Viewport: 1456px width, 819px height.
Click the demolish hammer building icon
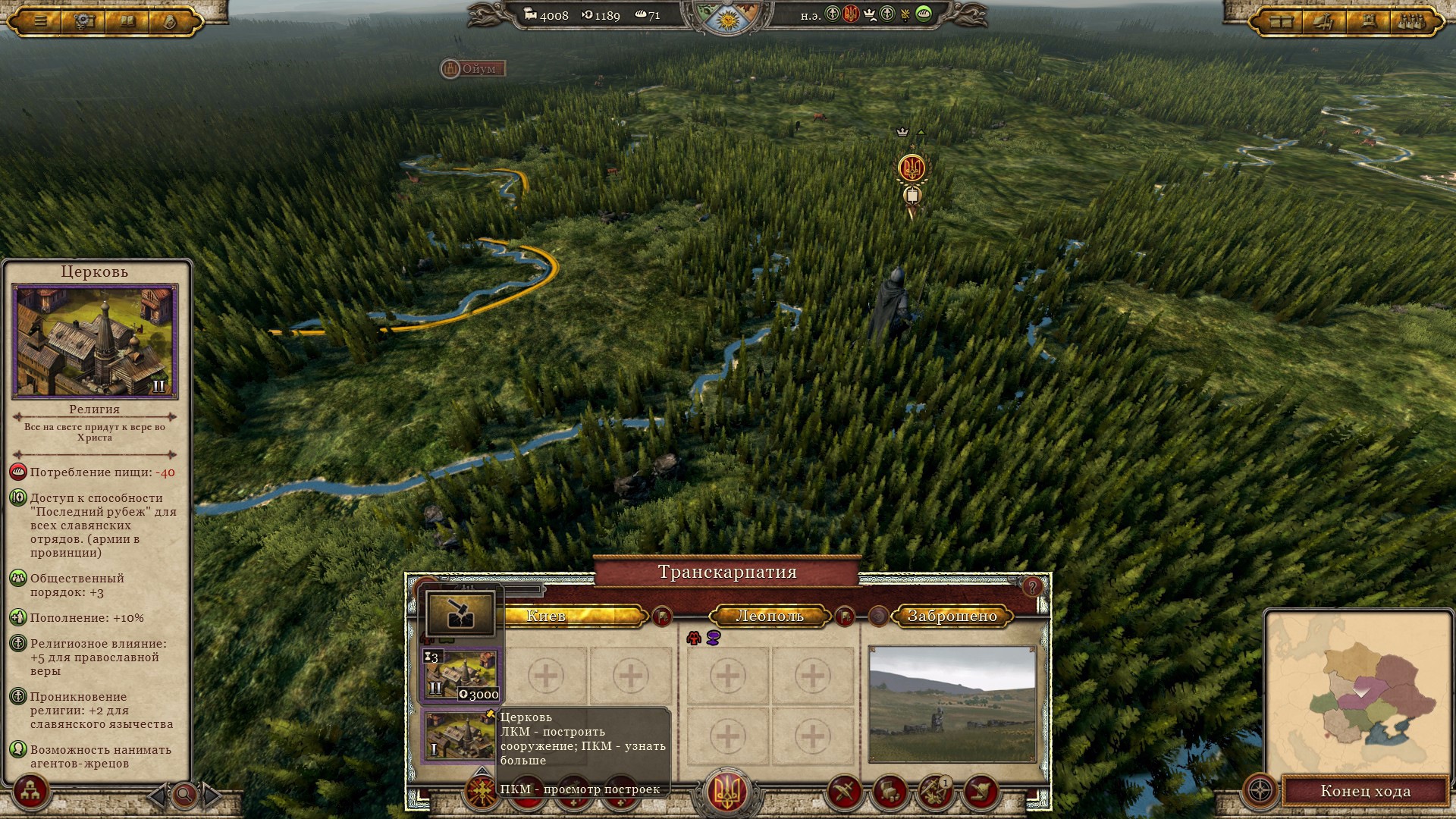click(x=460, y=613)
